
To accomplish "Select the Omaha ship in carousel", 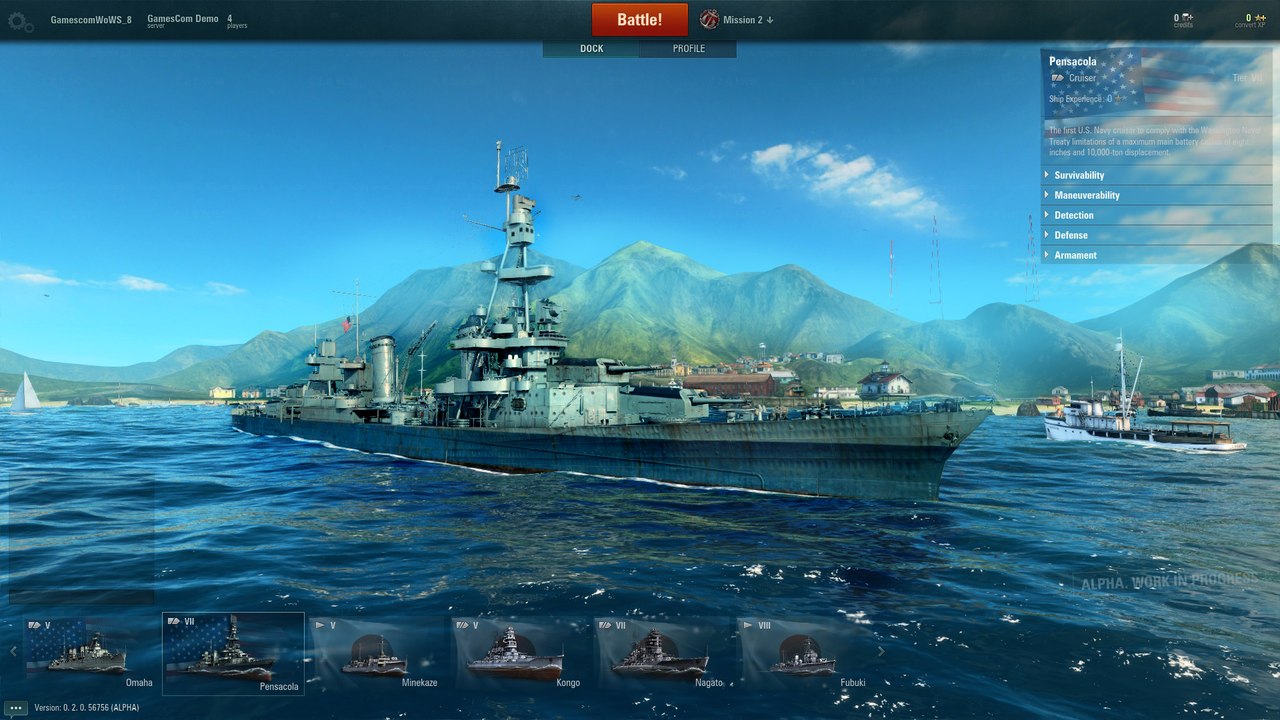I will click(90, 653).
